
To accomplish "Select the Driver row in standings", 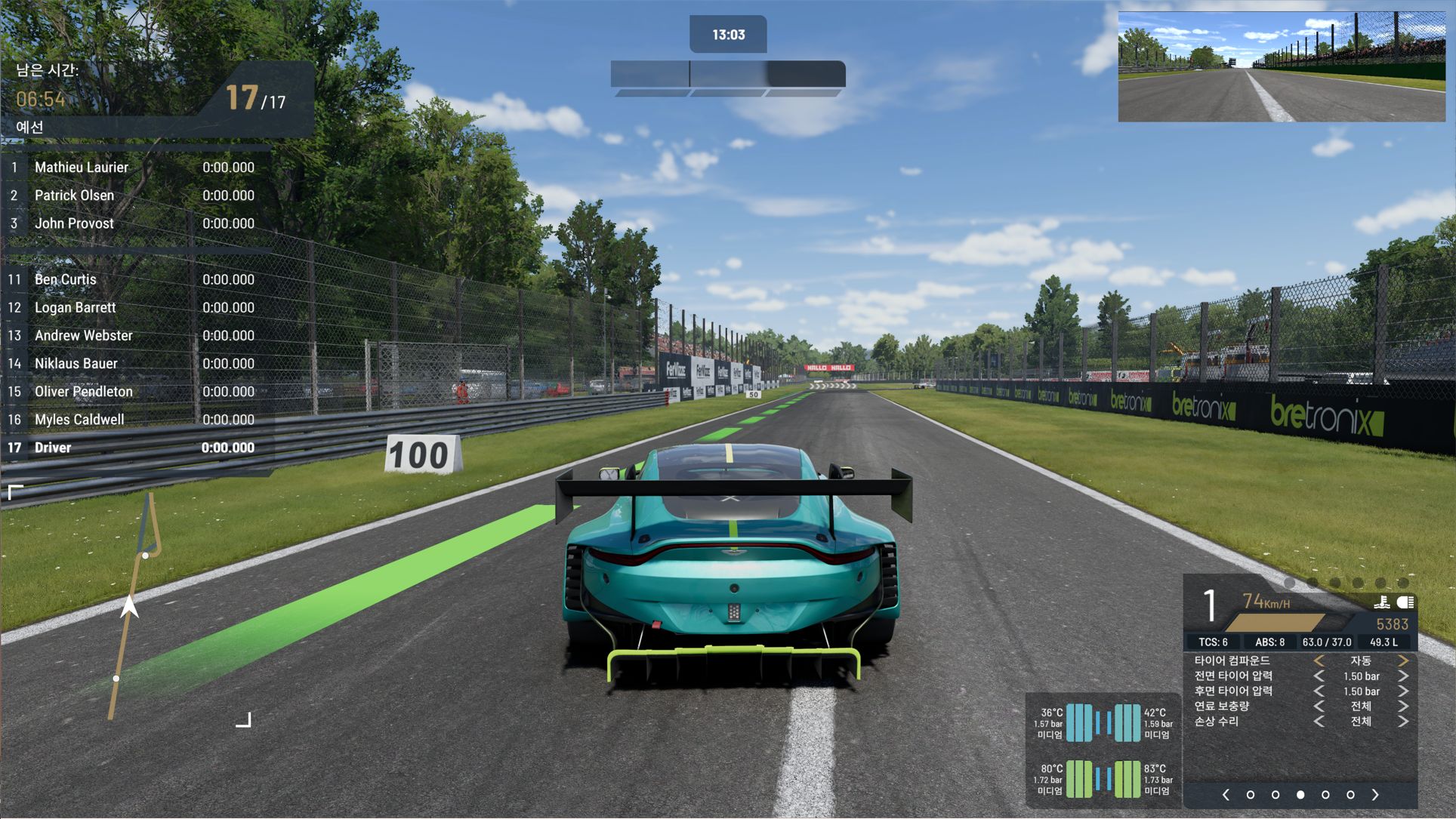I will coord(53,448).
